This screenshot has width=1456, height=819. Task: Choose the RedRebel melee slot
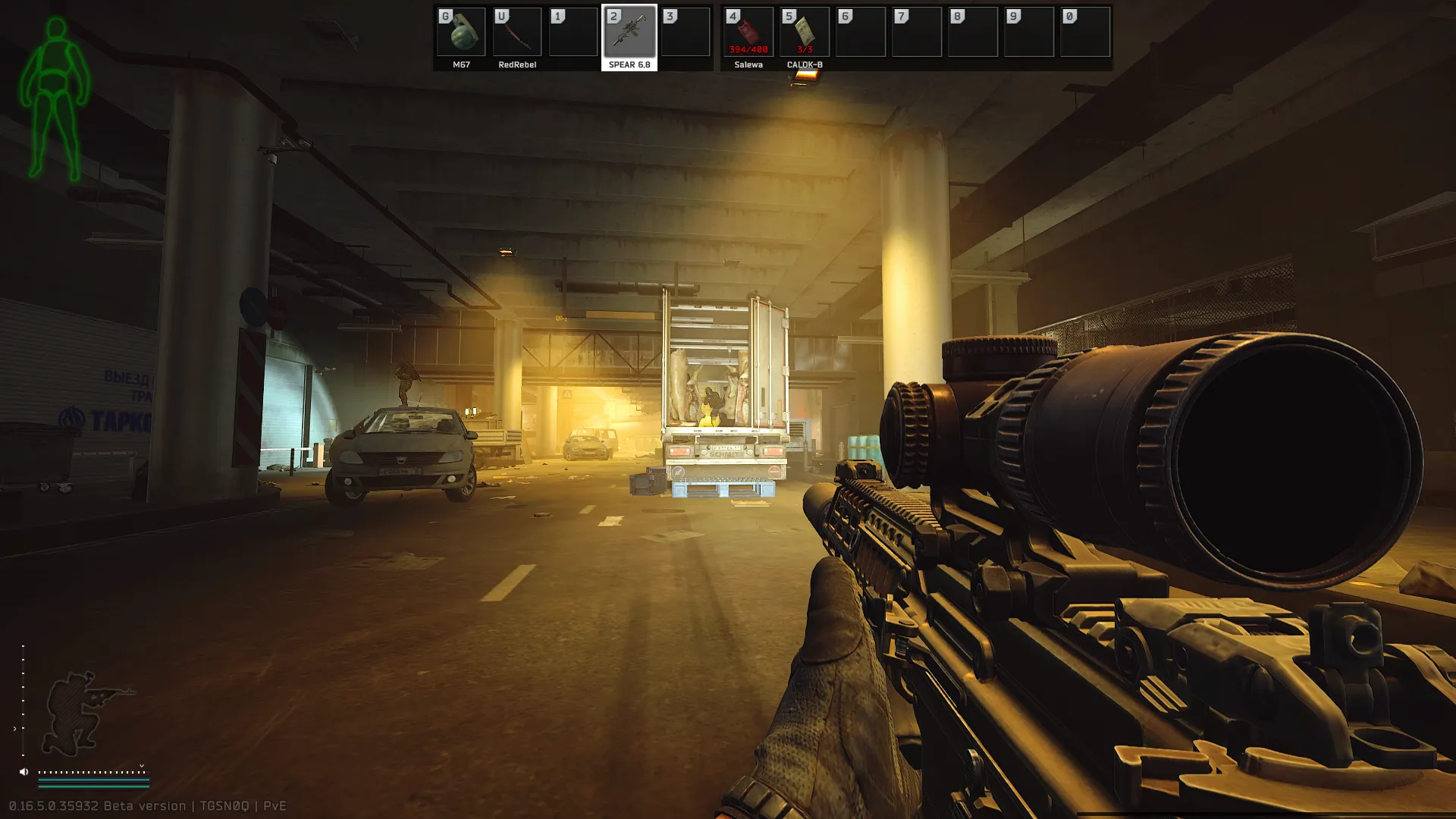517,33
